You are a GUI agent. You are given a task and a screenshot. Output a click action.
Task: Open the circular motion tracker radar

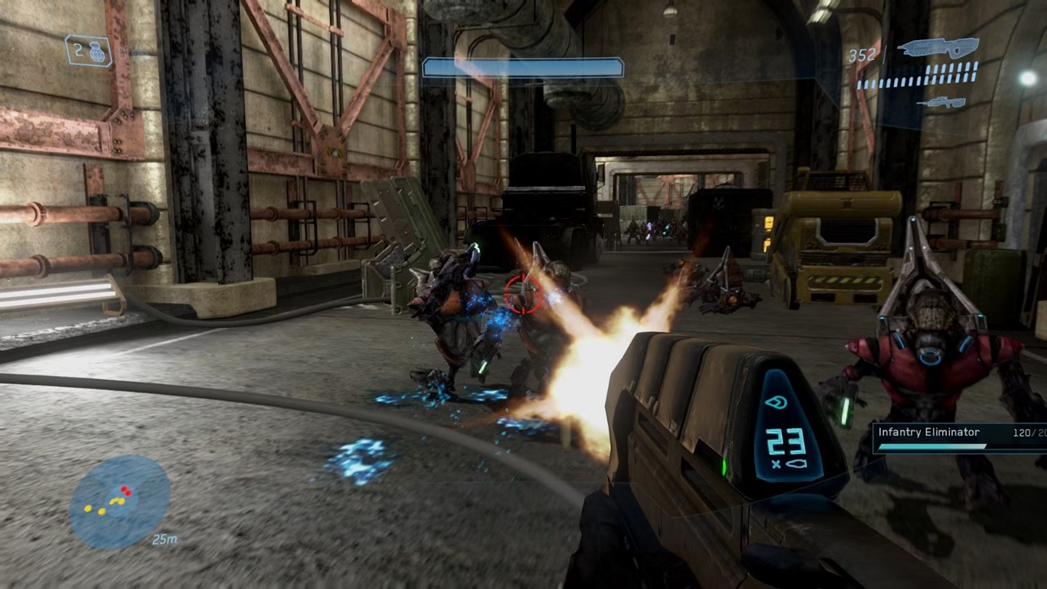119,502
